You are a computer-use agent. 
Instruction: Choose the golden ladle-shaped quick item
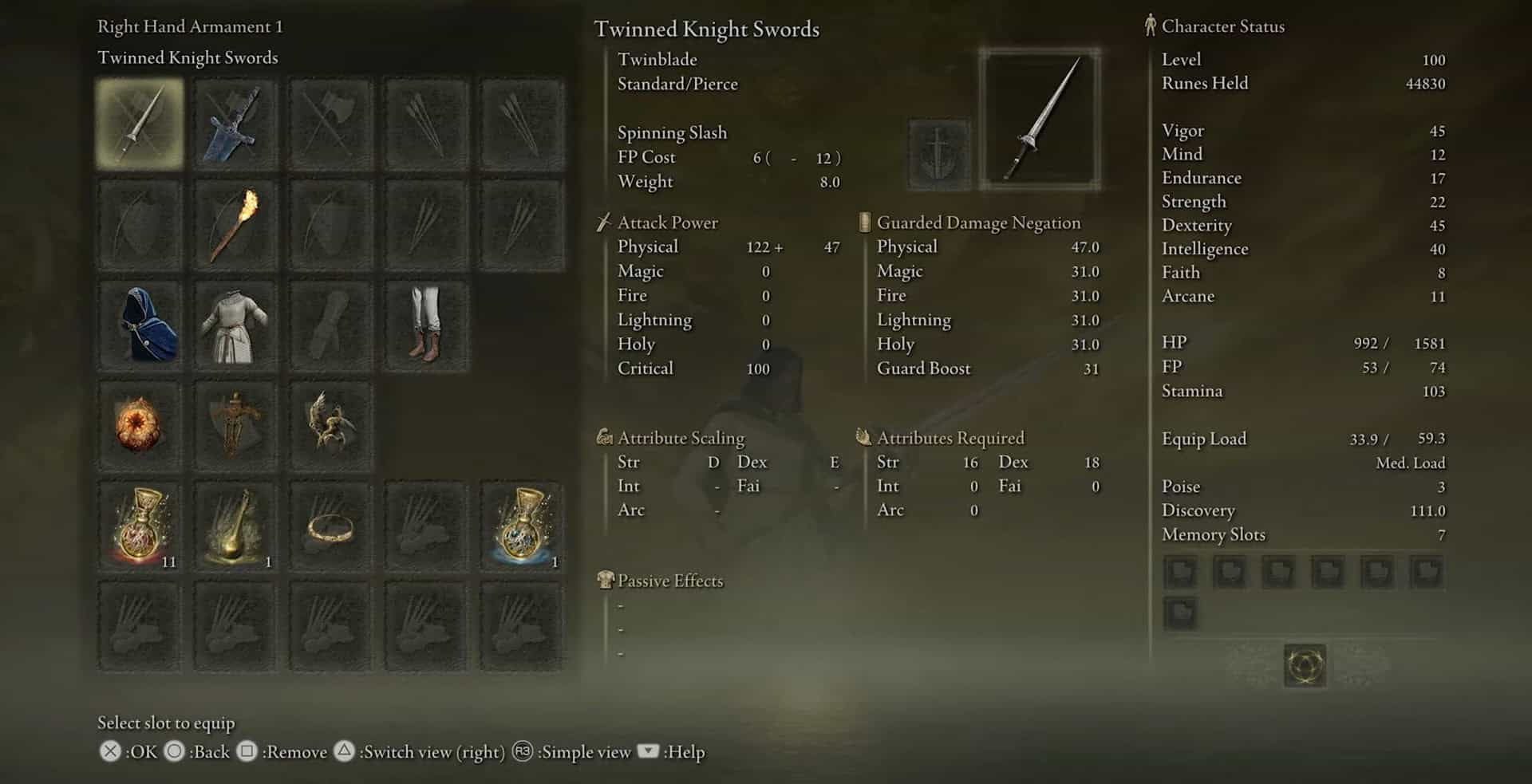pyautogui.click(x=235, y=526)
